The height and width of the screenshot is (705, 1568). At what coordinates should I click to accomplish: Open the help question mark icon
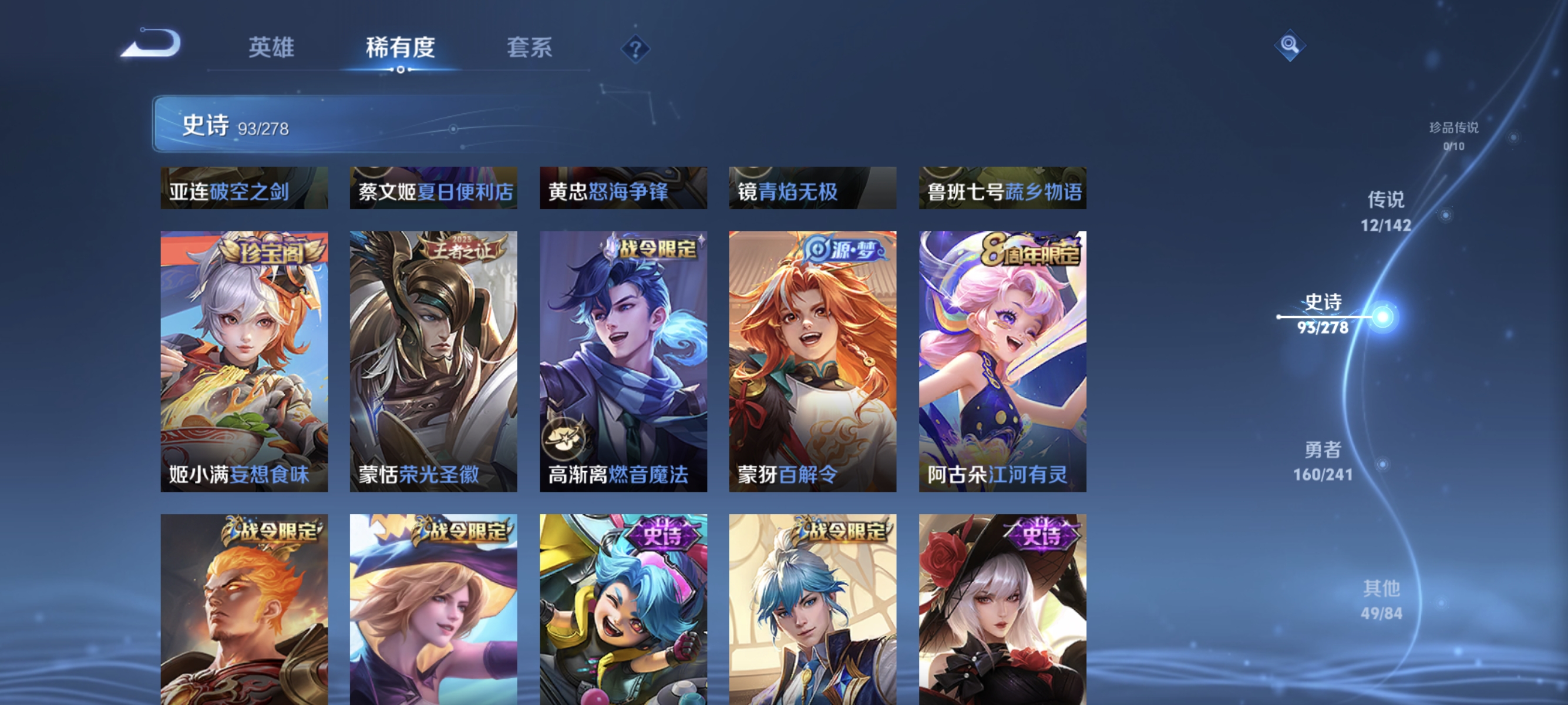click(x=637, y=50)
